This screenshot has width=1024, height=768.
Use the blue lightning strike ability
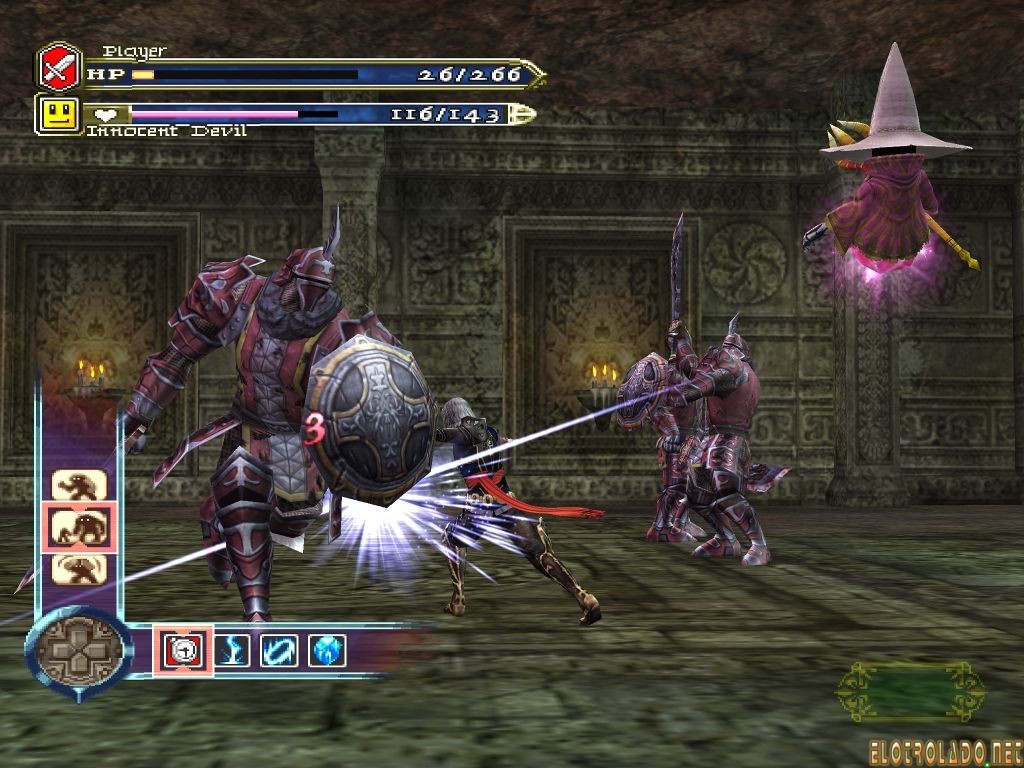point(231,650)
